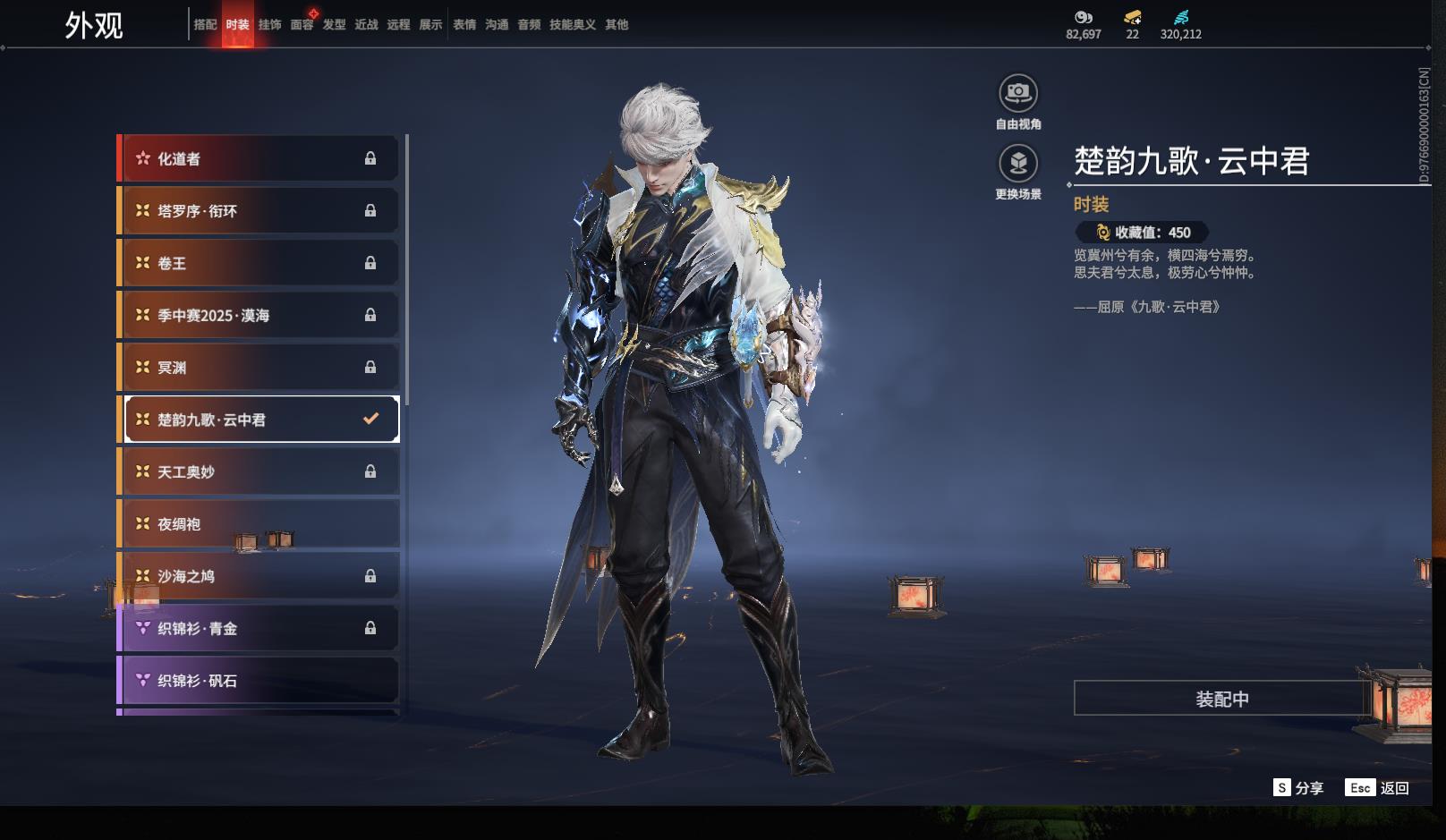This screenshot has height=840, width=1446.
Task: Click the 自由视角 camera icon
Action: point(1018,94)
